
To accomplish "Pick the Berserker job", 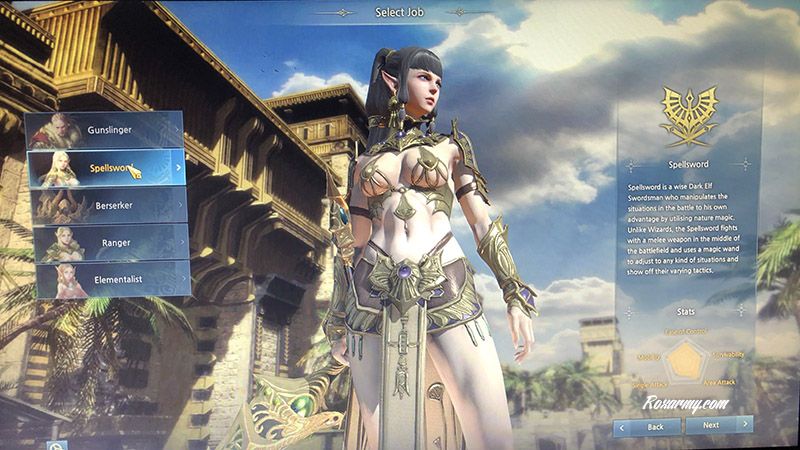I will coord(108,205).
